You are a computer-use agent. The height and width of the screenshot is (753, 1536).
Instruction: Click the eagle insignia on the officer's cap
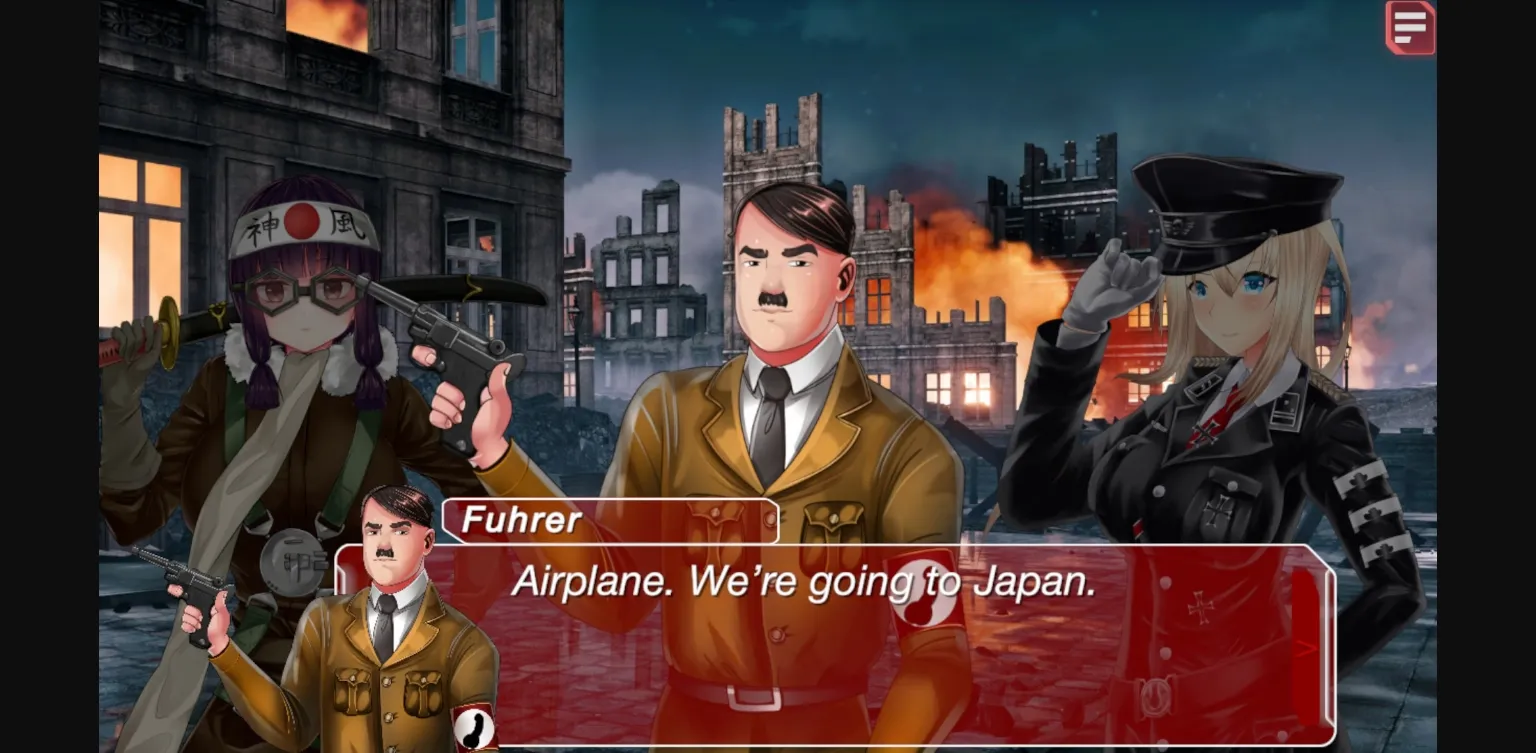1178,225
